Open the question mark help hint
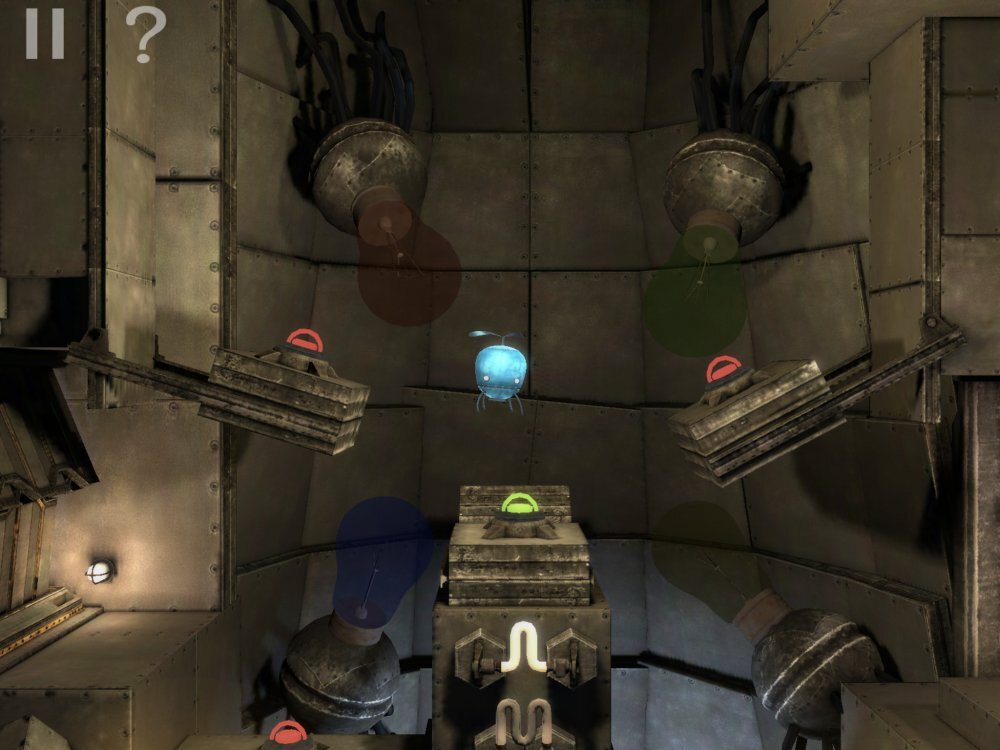The image size is (1000, 750). 145,35
